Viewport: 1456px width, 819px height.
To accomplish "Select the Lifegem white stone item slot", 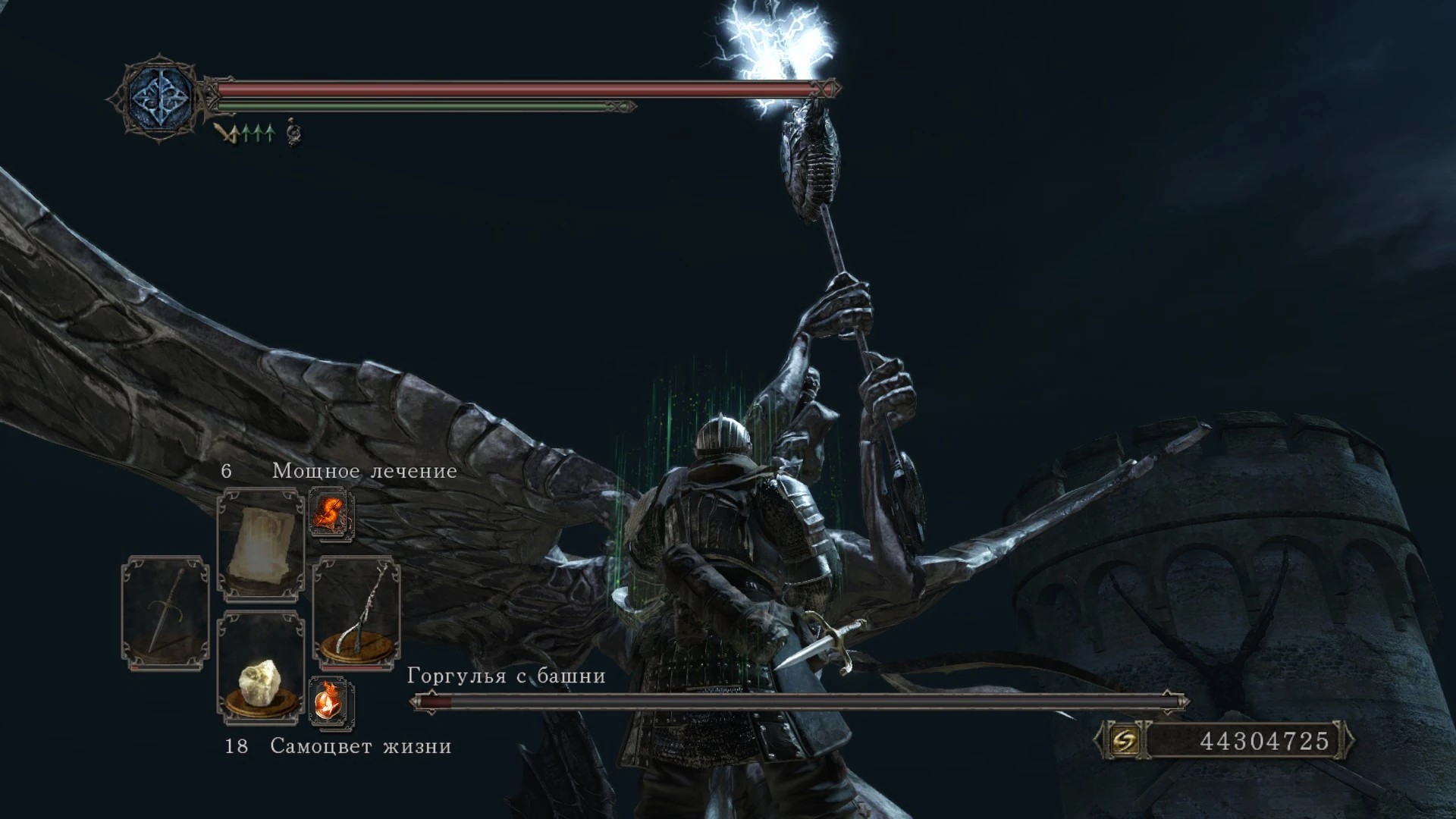I will [260, 666].
